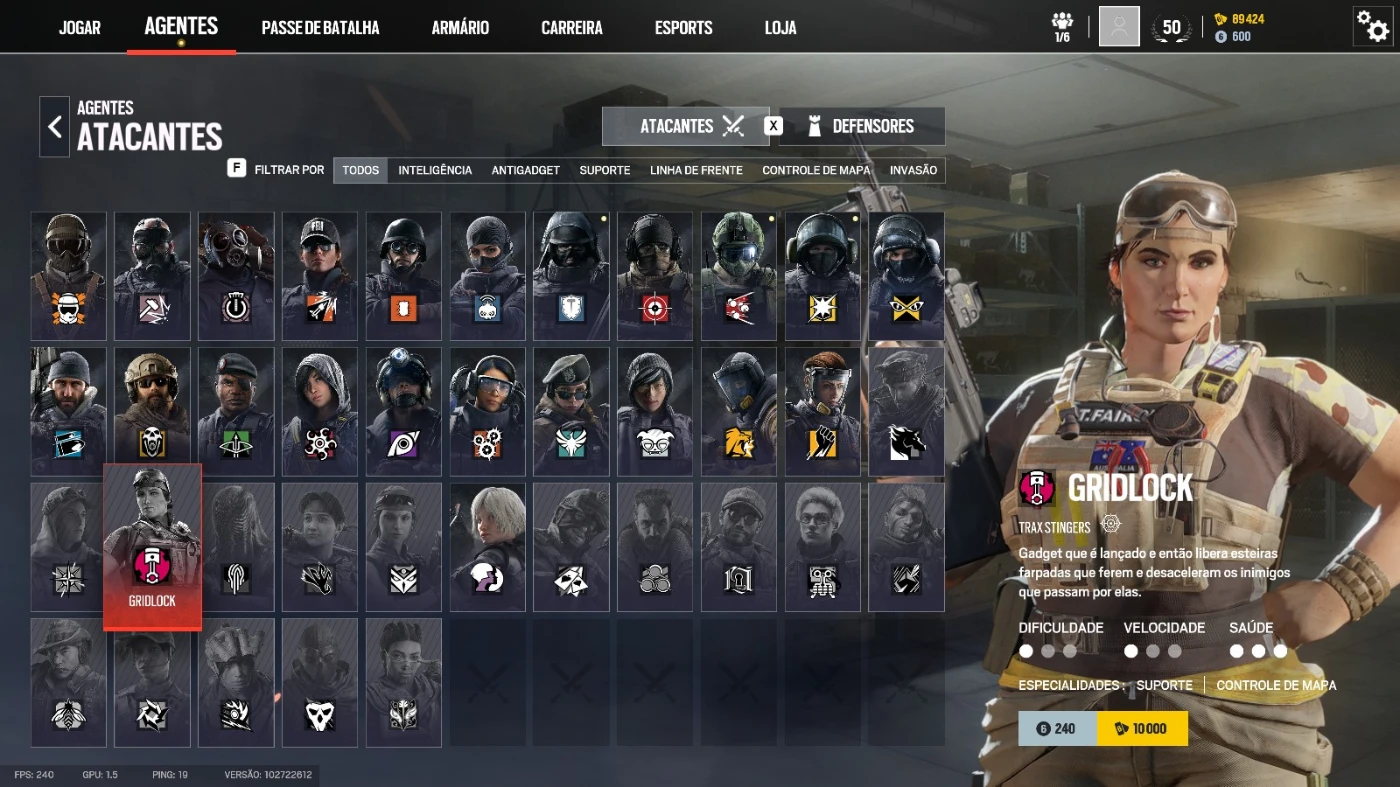Open the Carreira section
Image resolution: width=1400 pixels, height=787 pixels.
click(x=572, y=27)
